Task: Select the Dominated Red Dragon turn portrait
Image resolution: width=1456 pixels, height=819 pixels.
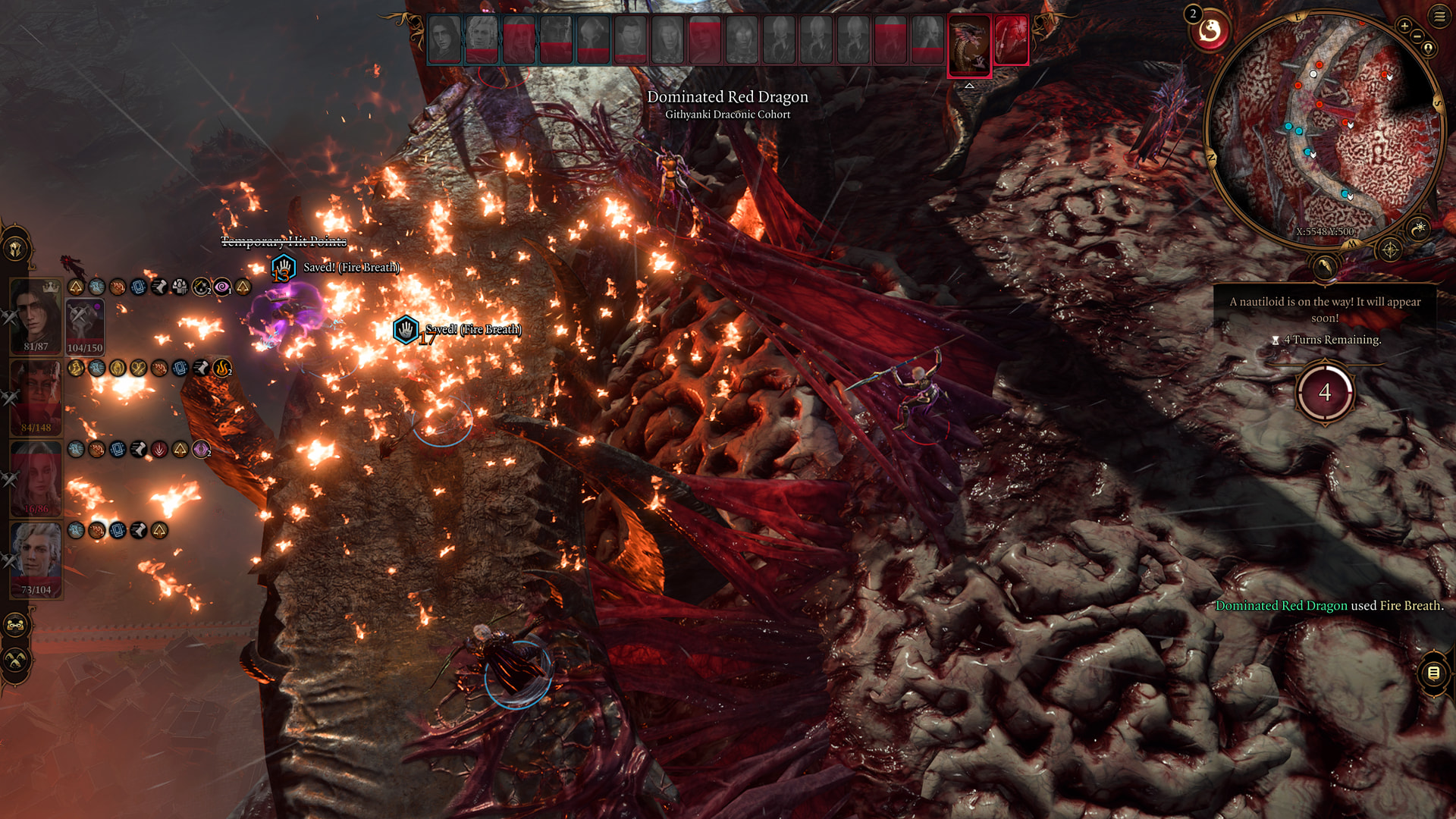Action: 969,44
